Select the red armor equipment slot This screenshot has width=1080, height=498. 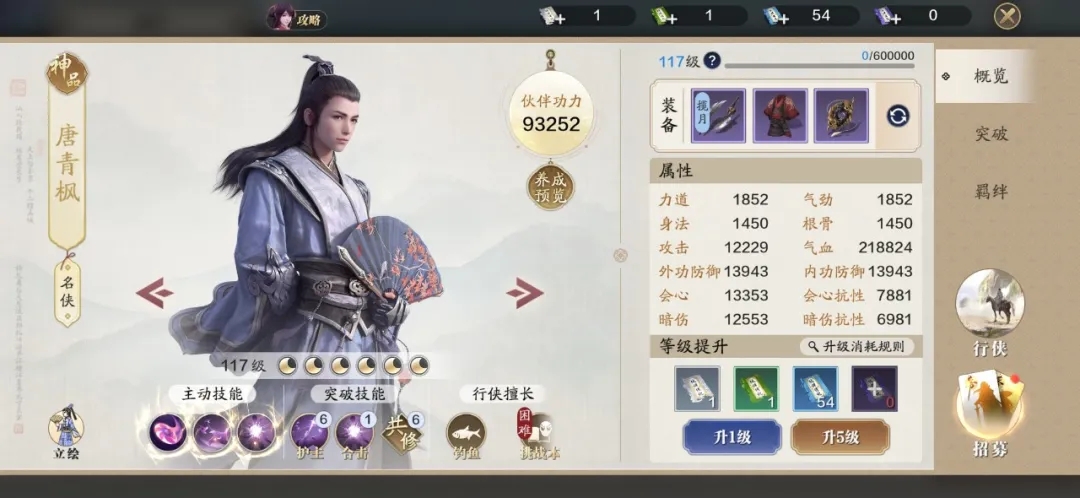coord(780,115)
